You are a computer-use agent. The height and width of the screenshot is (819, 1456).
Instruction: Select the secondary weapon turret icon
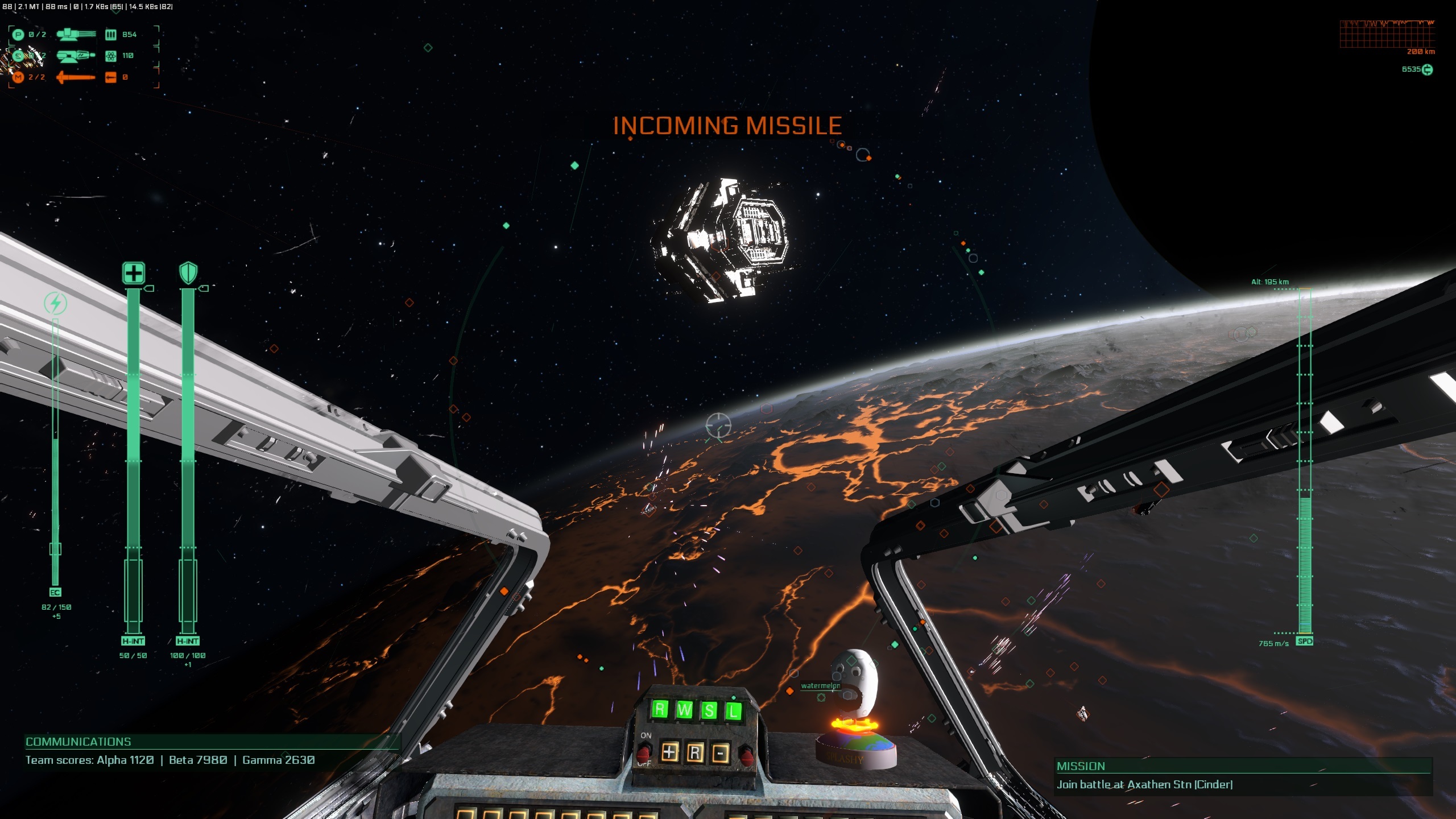point(76,56)
